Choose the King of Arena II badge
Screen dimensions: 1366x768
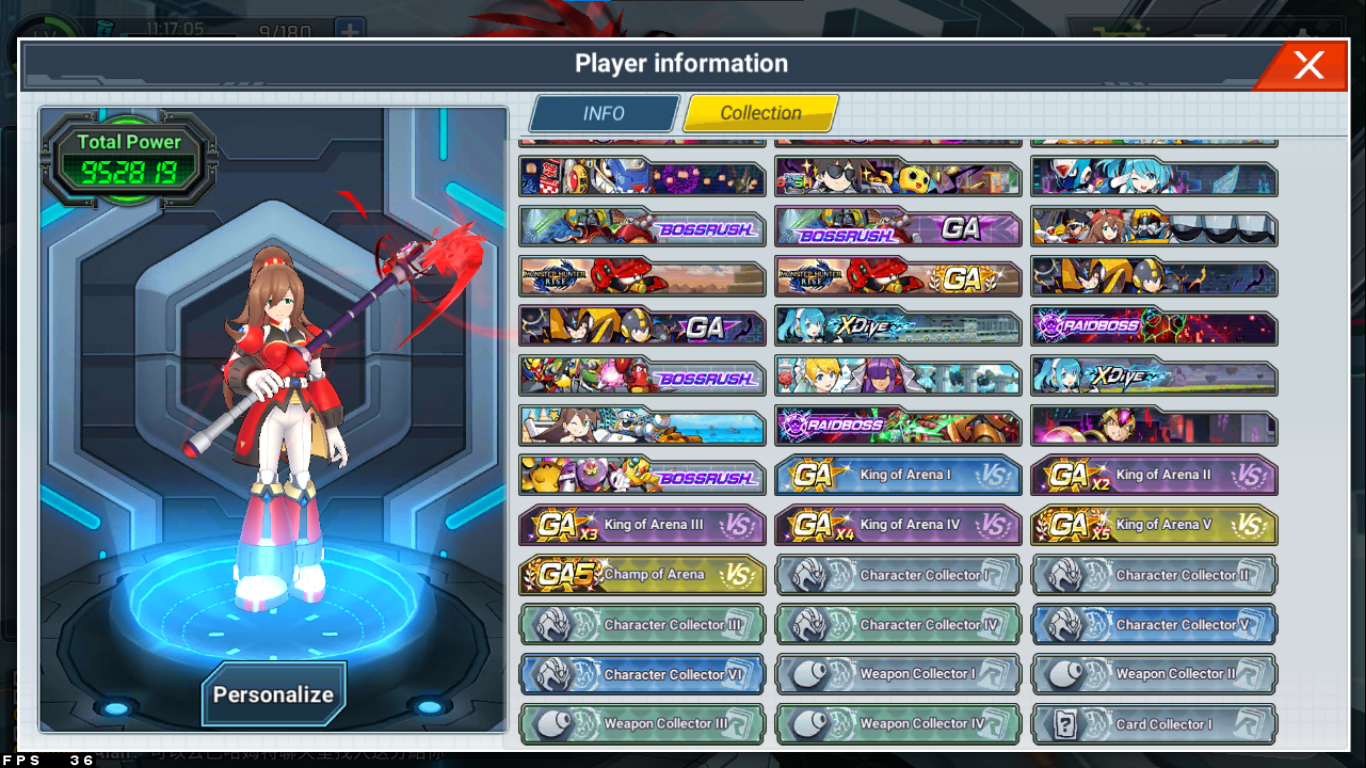click(1154, 475)
